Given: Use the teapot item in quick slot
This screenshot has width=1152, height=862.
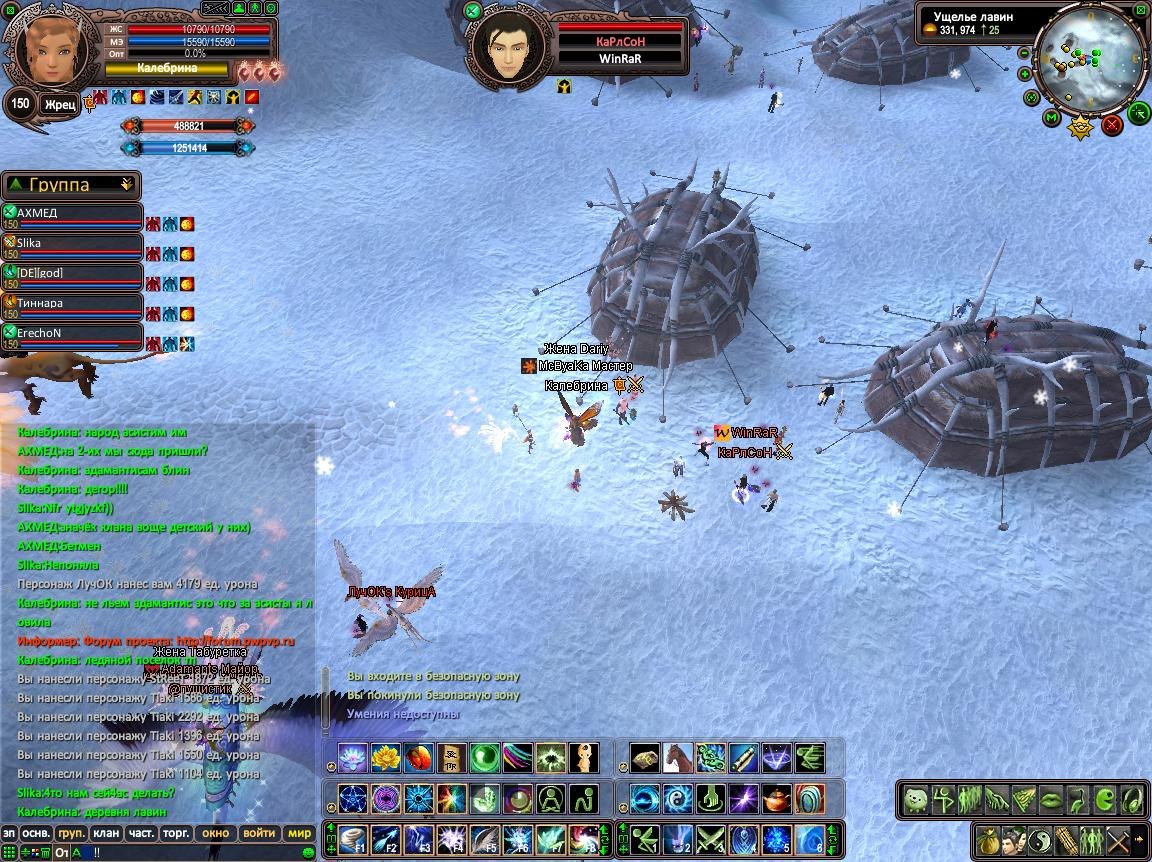Looking at the screenshot, I should click(775, 798).
